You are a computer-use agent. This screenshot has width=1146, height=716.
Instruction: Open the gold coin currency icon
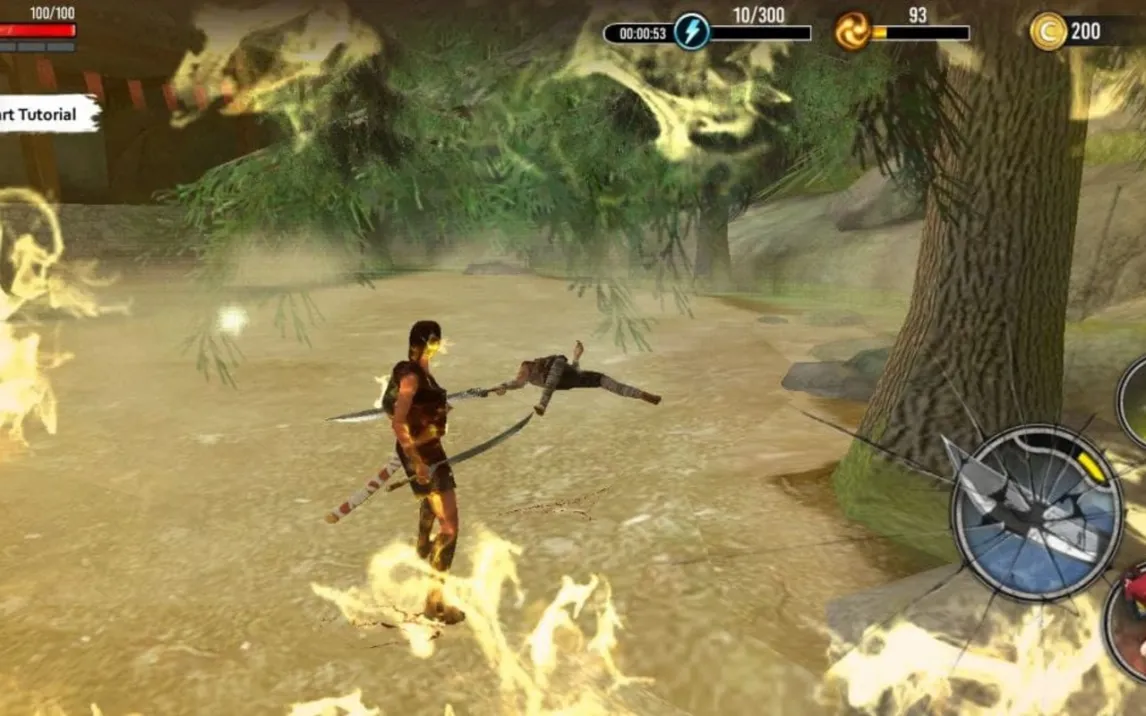point(1047,31)
